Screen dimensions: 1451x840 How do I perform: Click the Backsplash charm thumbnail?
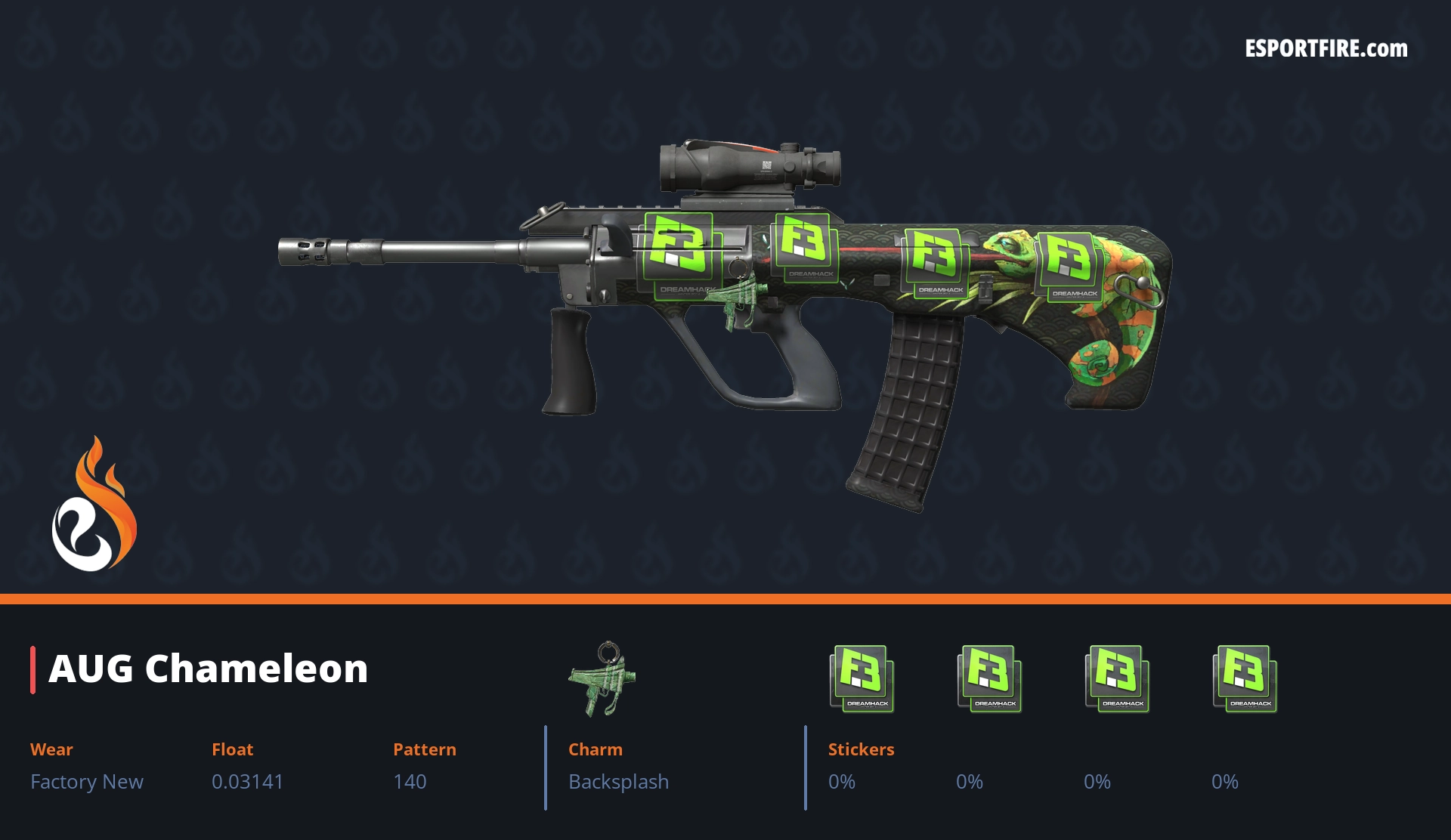(x=603, y=678)
